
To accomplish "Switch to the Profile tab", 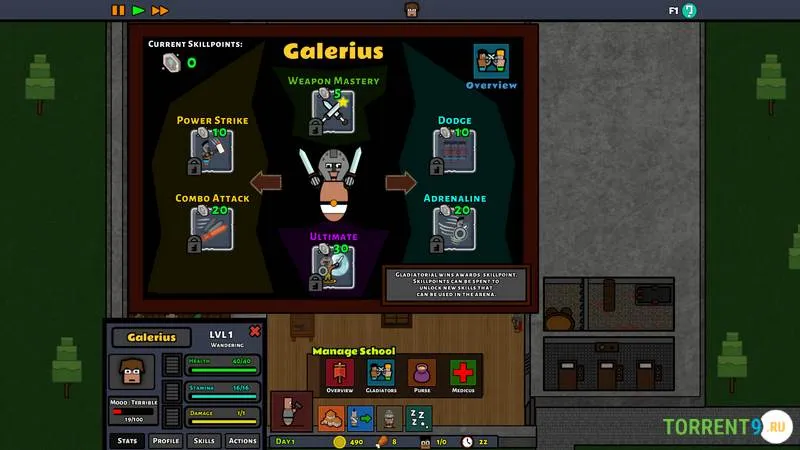I will pyautogui.click(x=166, y=440).
